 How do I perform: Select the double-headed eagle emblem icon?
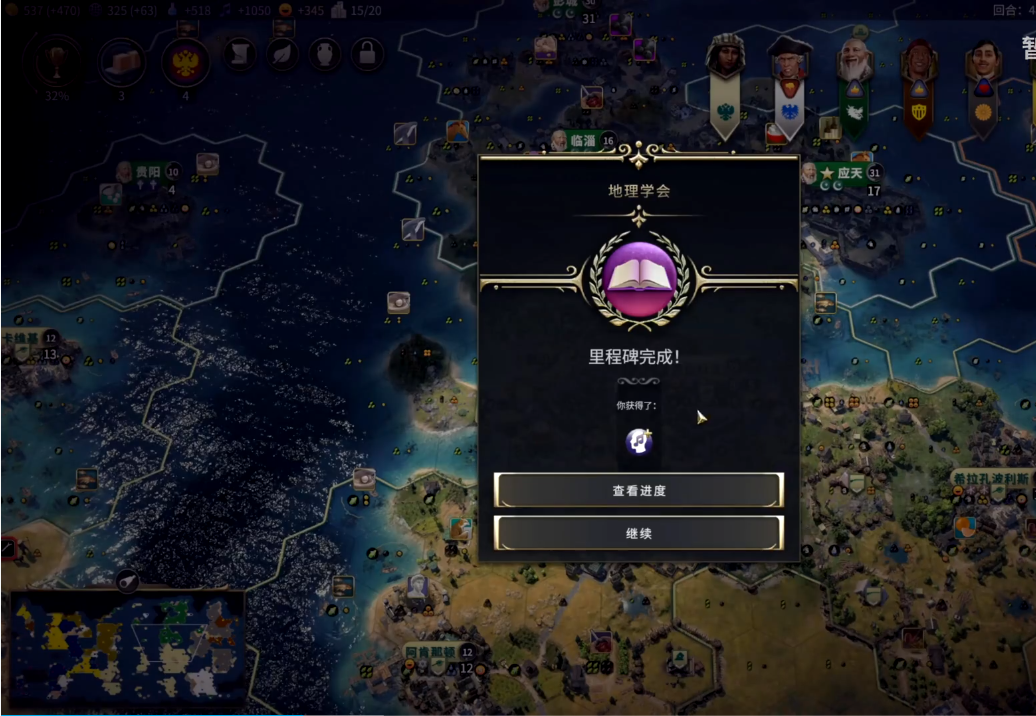point(185,62)
